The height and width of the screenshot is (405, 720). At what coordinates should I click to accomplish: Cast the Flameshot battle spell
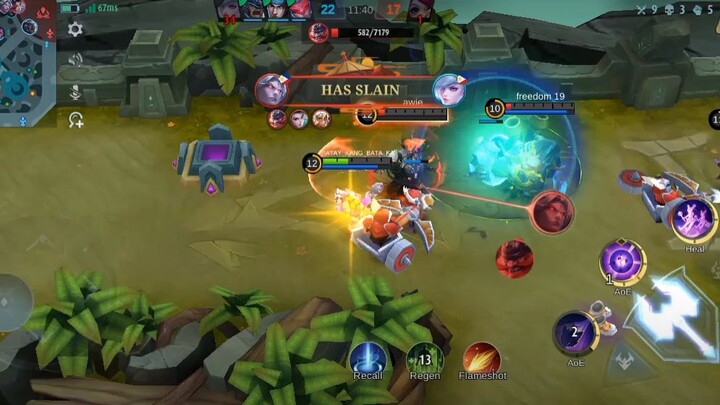tap(482, 359)
